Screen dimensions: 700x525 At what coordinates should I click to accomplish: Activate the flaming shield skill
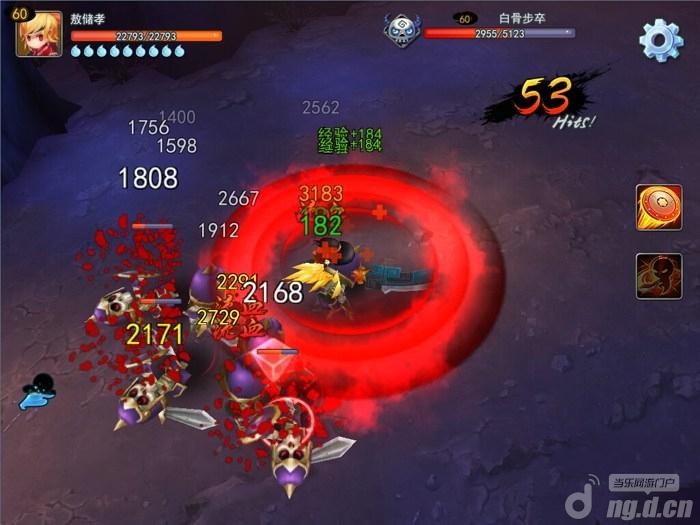[x=658, y=207]
